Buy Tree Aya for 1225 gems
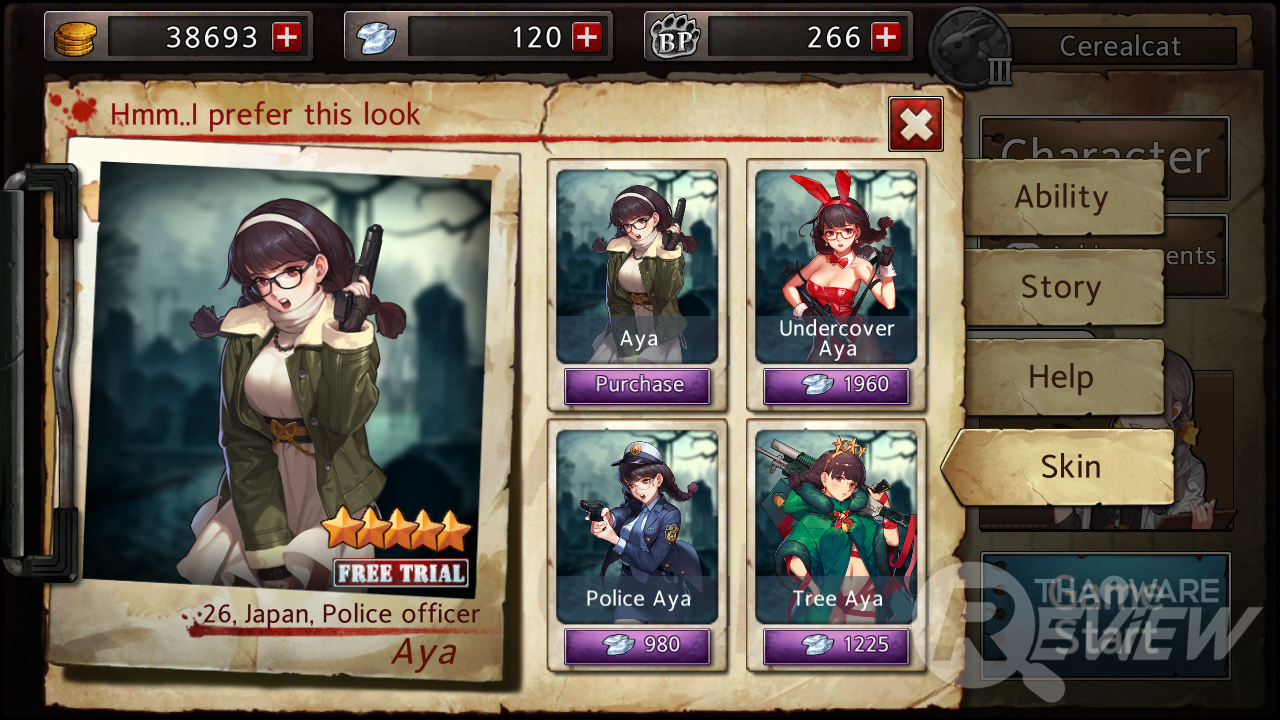 coord(836,646)
